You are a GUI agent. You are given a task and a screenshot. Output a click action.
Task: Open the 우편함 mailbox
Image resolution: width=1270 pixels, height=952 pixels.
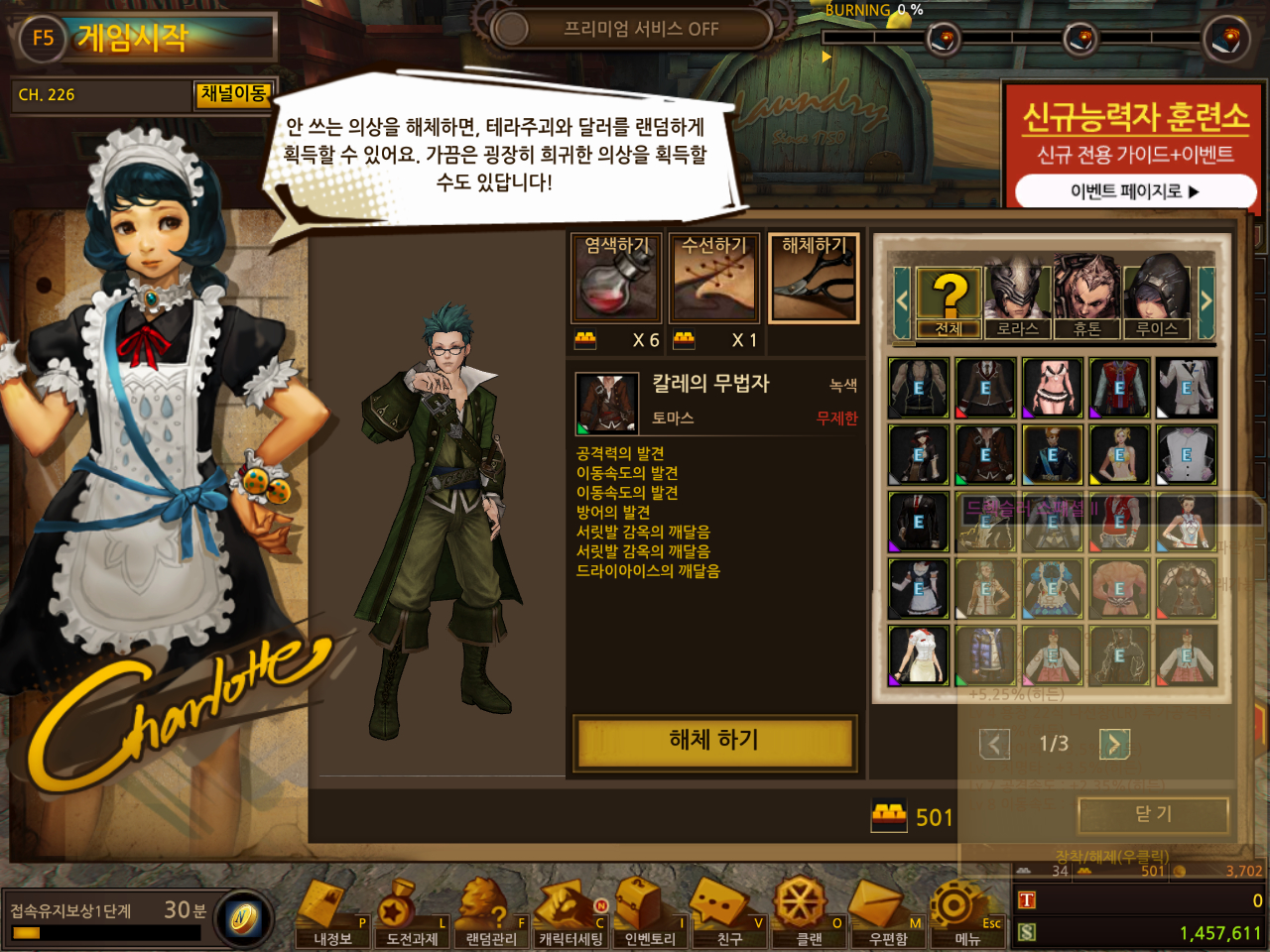point(888,914)
